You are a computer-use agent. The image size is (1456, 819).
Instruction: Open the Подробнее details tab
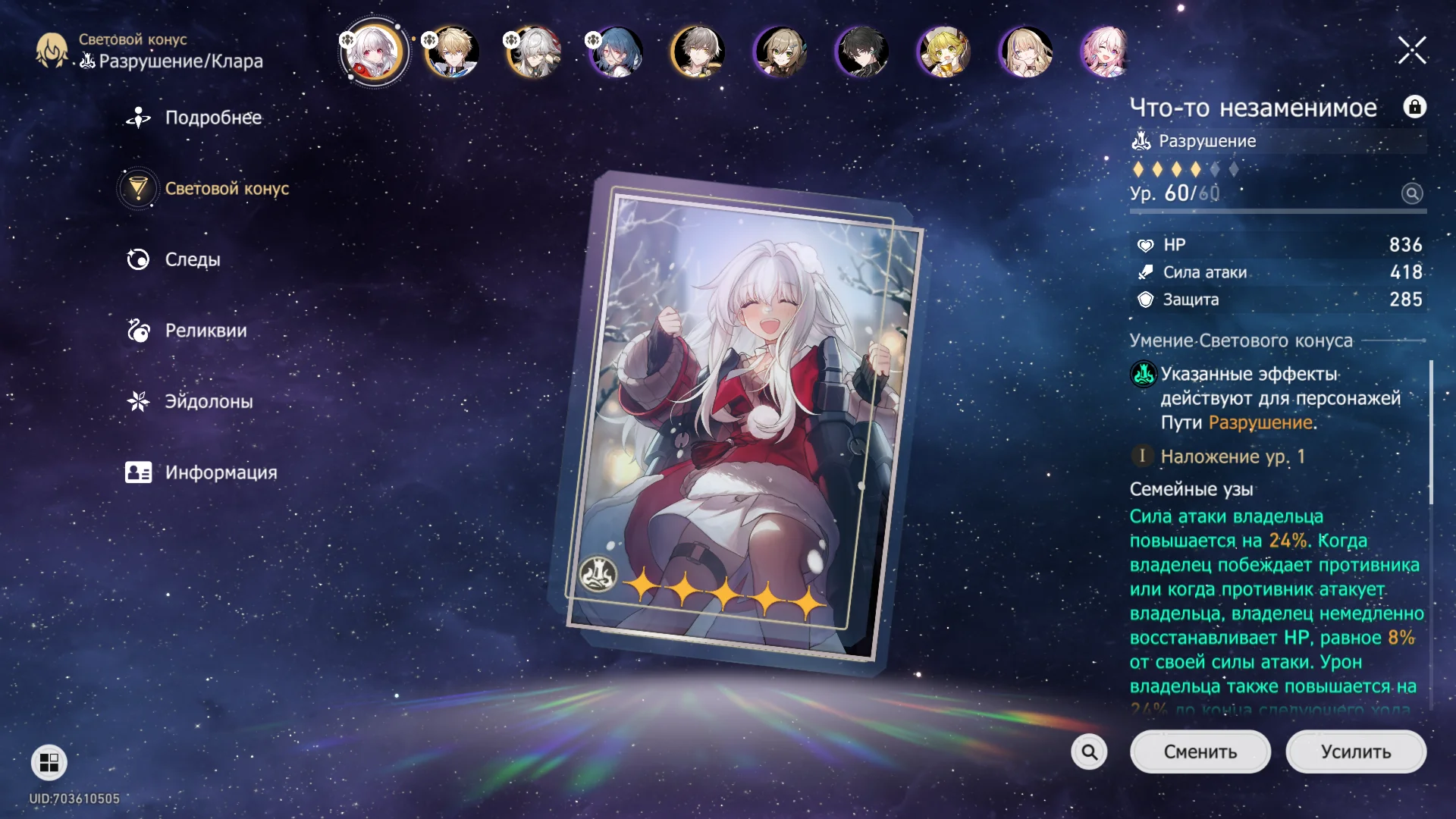(212, 118)
